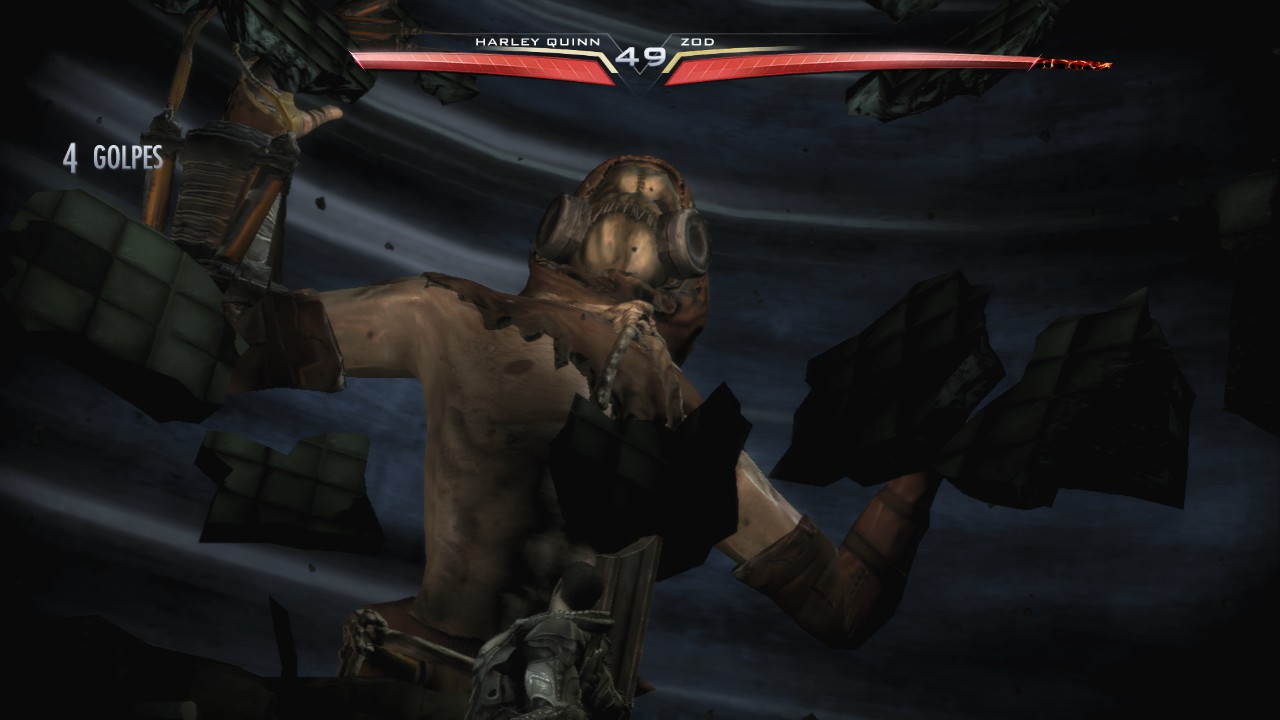The height and width of the screenshot is (720, 1280).
Task: Click the Harley Quinn name label
Action: click(538, 43)
